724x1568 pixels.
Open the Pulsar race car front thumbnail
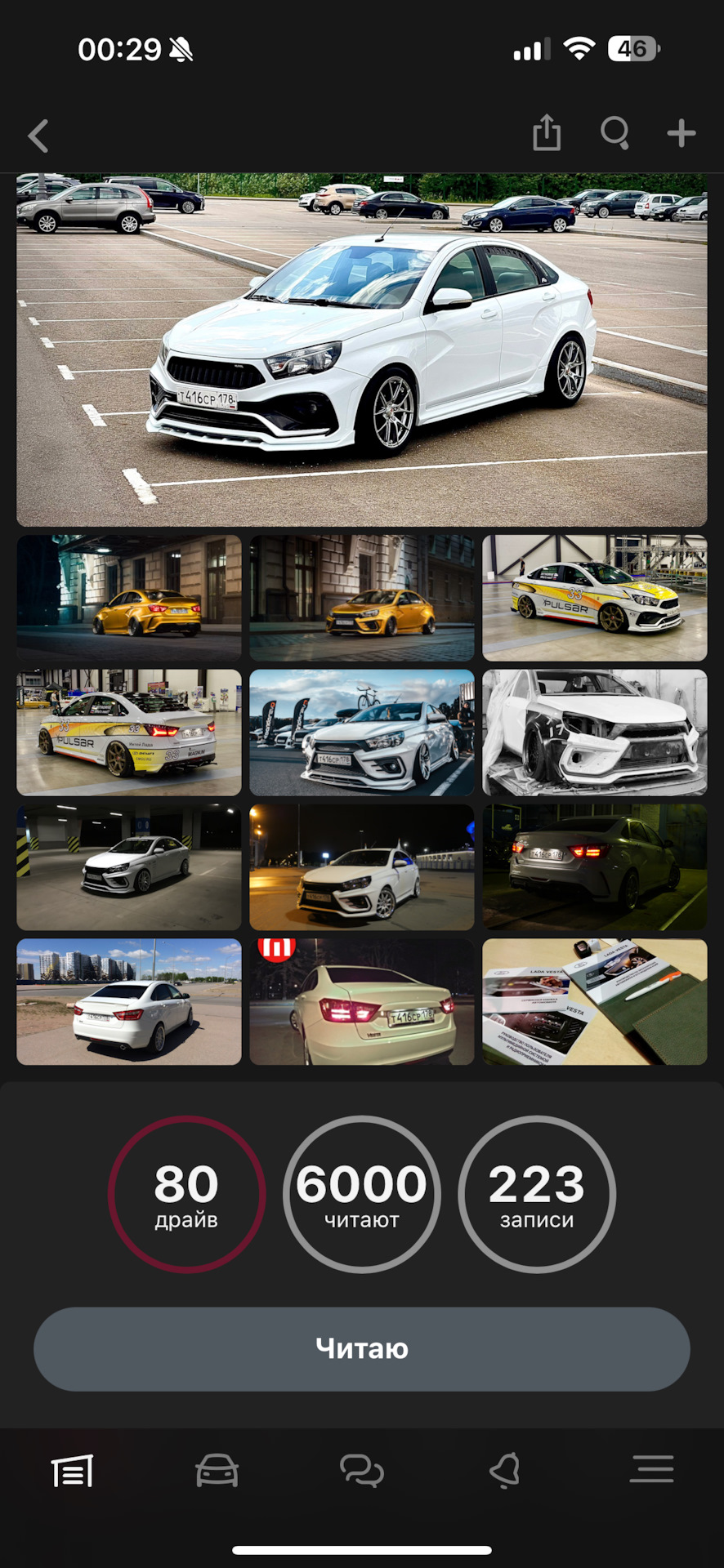click(594, 598)
